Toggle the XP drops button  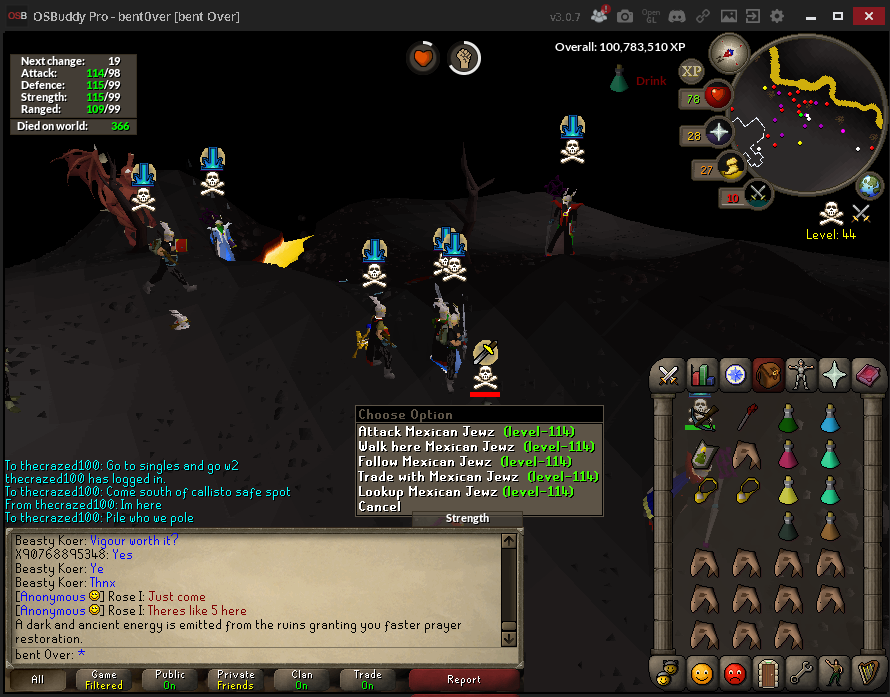[x=691, y=71]
